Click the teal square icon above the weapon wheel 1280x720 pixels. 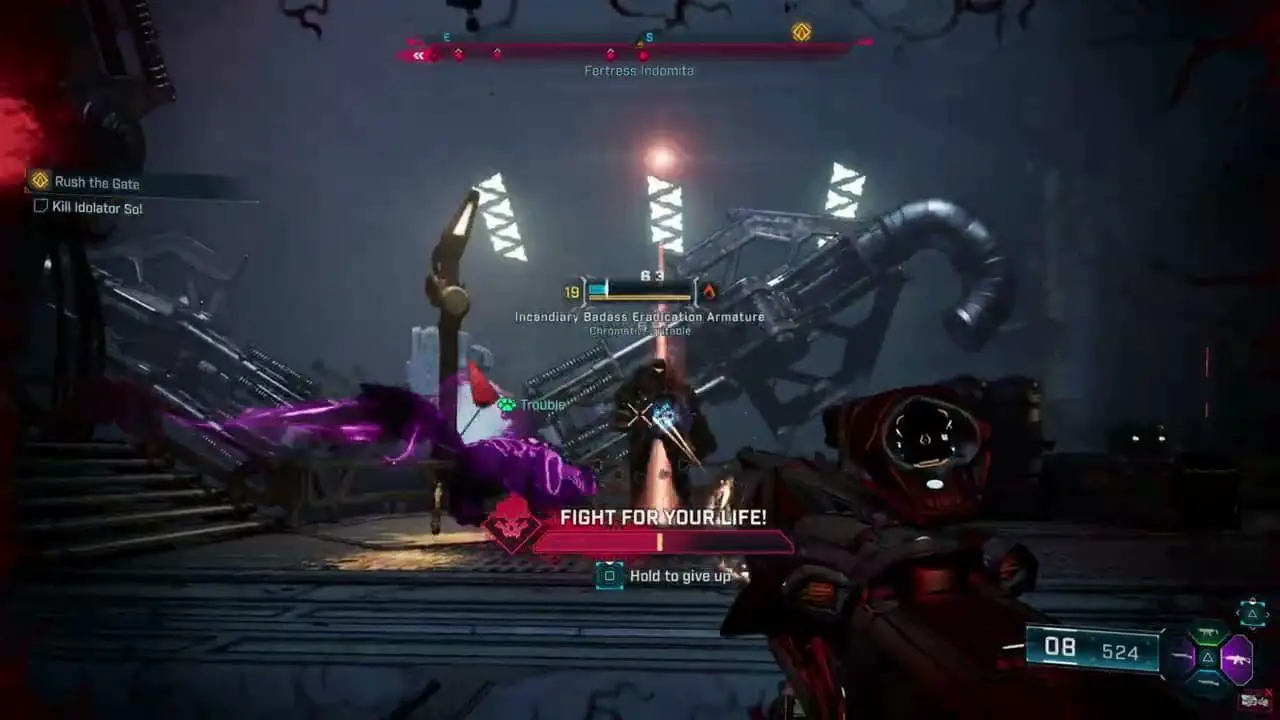pyautogui.click(x=1252, y=612)
